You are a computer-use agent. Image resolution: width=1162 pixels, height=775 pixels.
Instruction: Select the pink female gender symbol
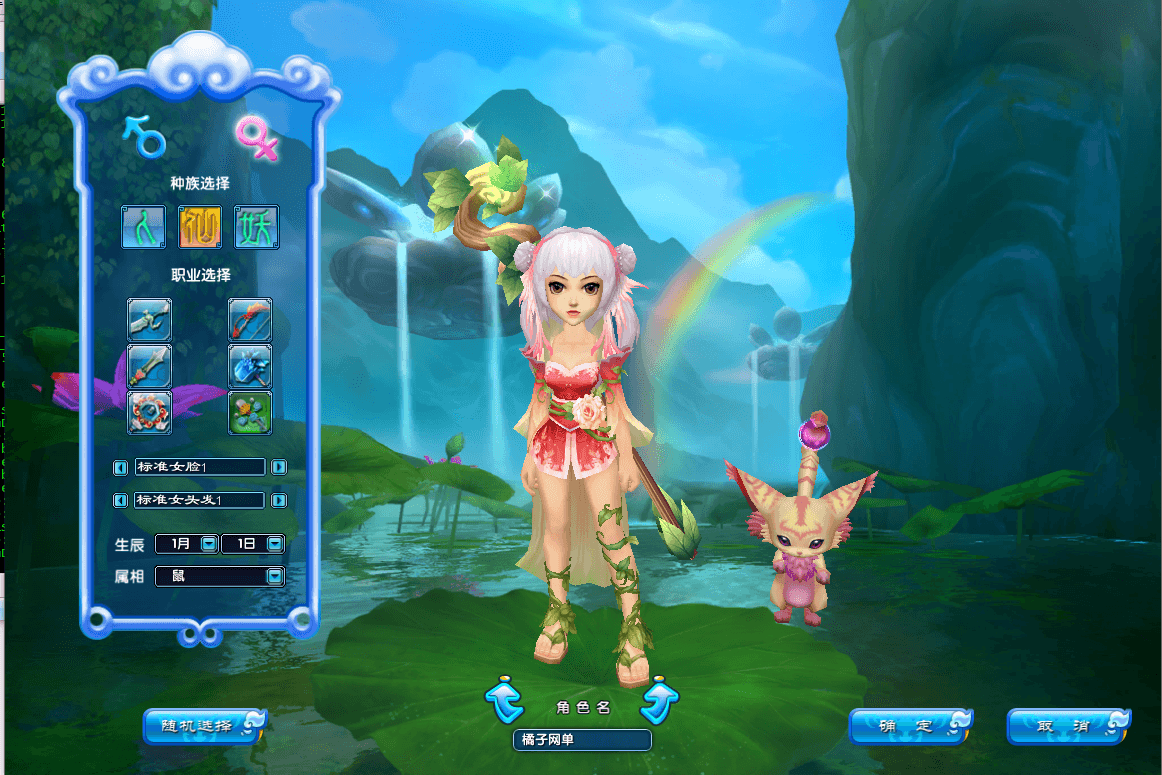(256, 138)
